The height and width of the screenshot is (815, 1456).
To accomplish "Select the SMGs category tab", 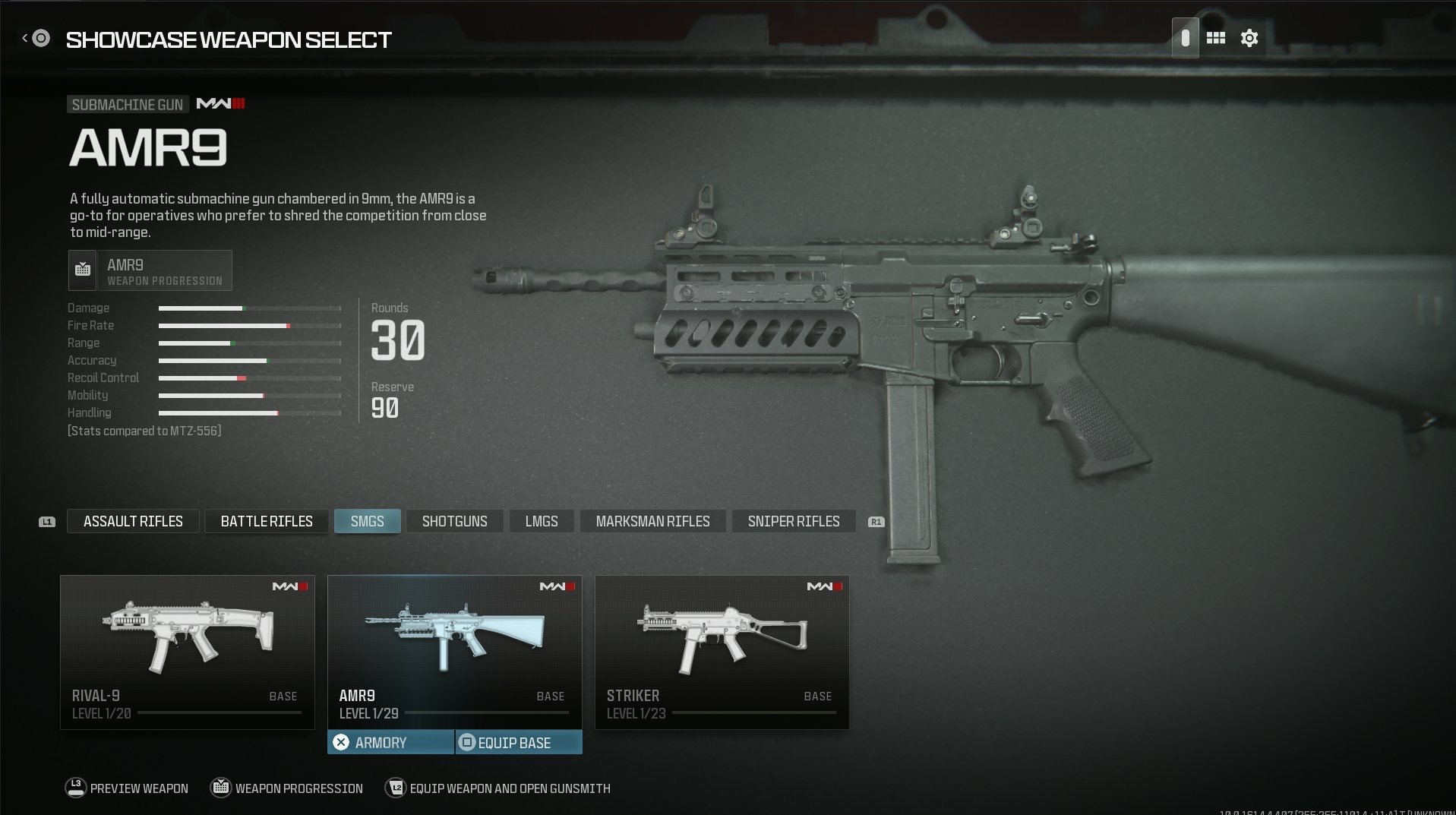I will point(367,521).
